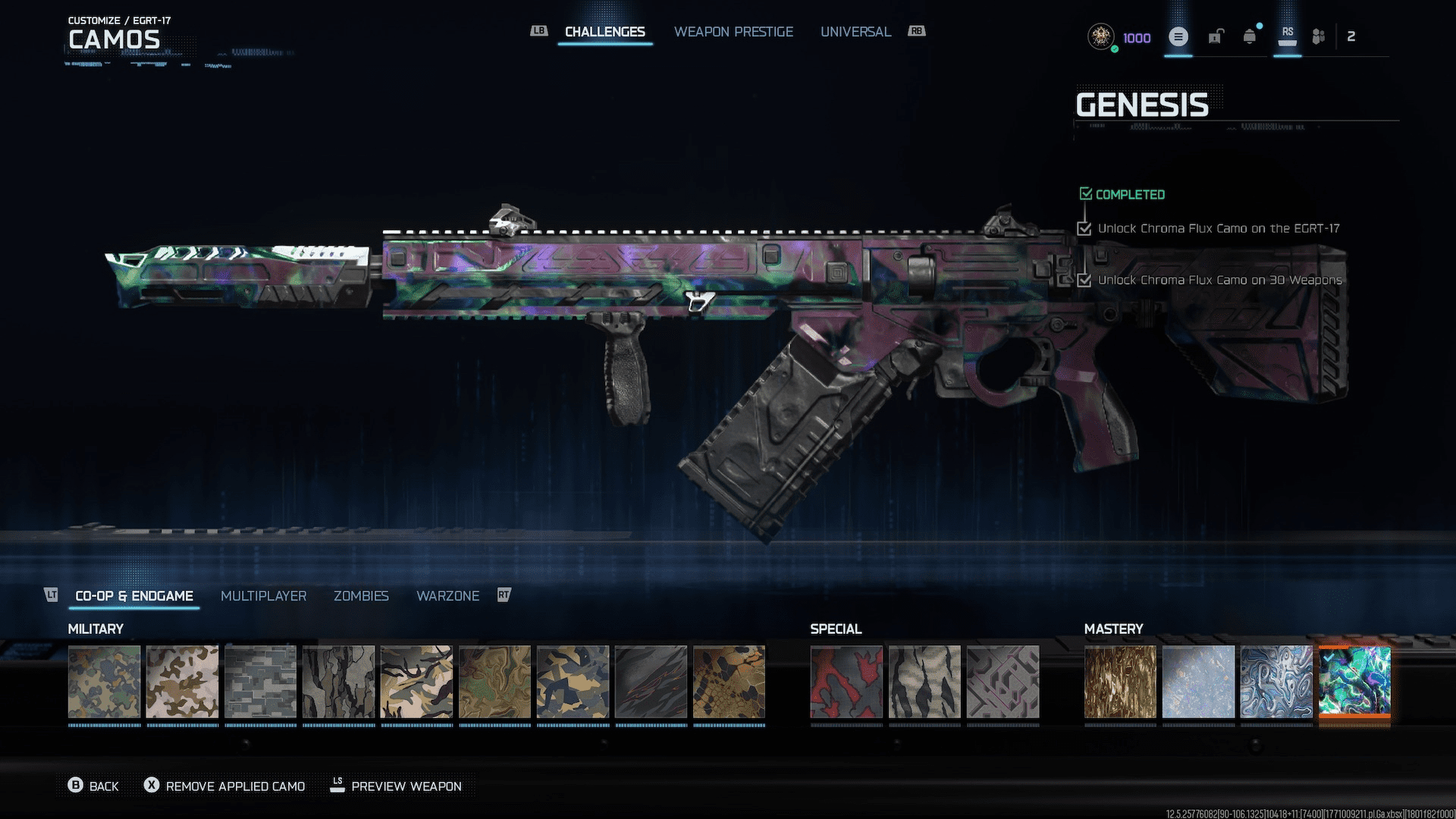Show the Zombies camo category
The height and width of the screenshot is (819, 1456).
point(361,596)
